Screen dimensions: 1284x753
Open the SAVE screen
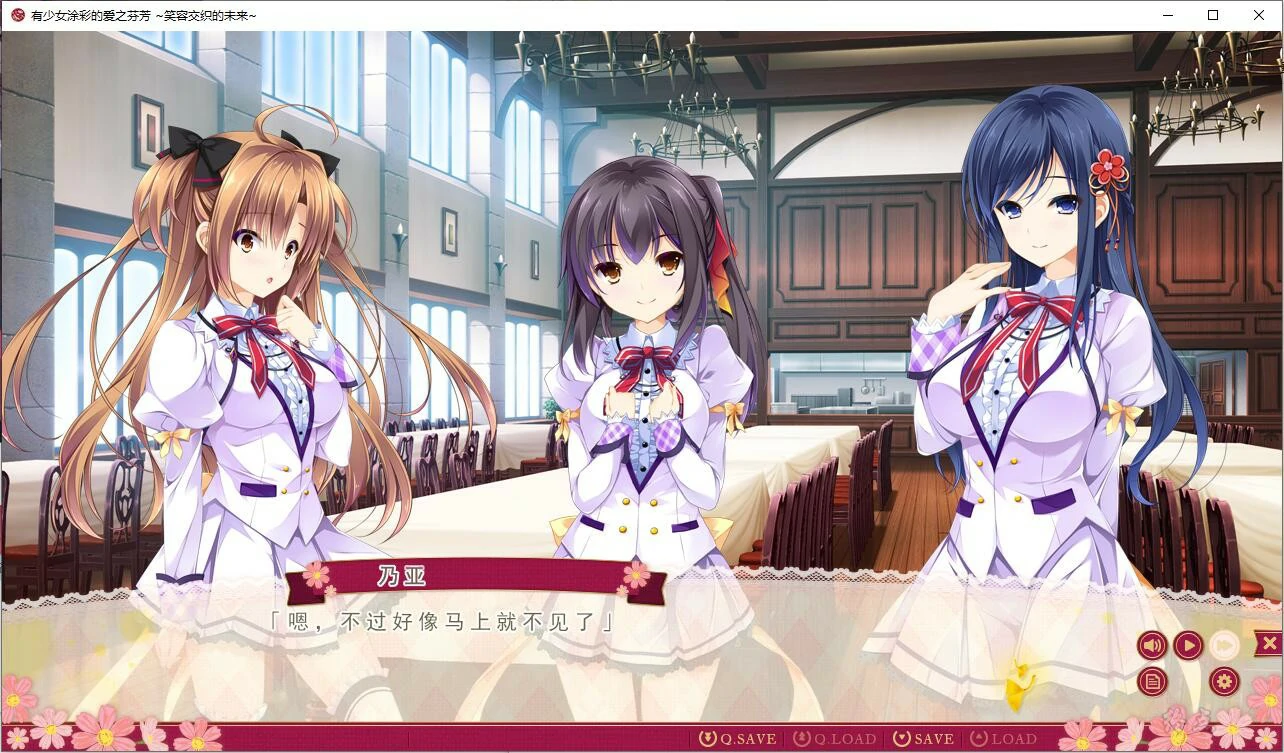(x=936, y=738)
